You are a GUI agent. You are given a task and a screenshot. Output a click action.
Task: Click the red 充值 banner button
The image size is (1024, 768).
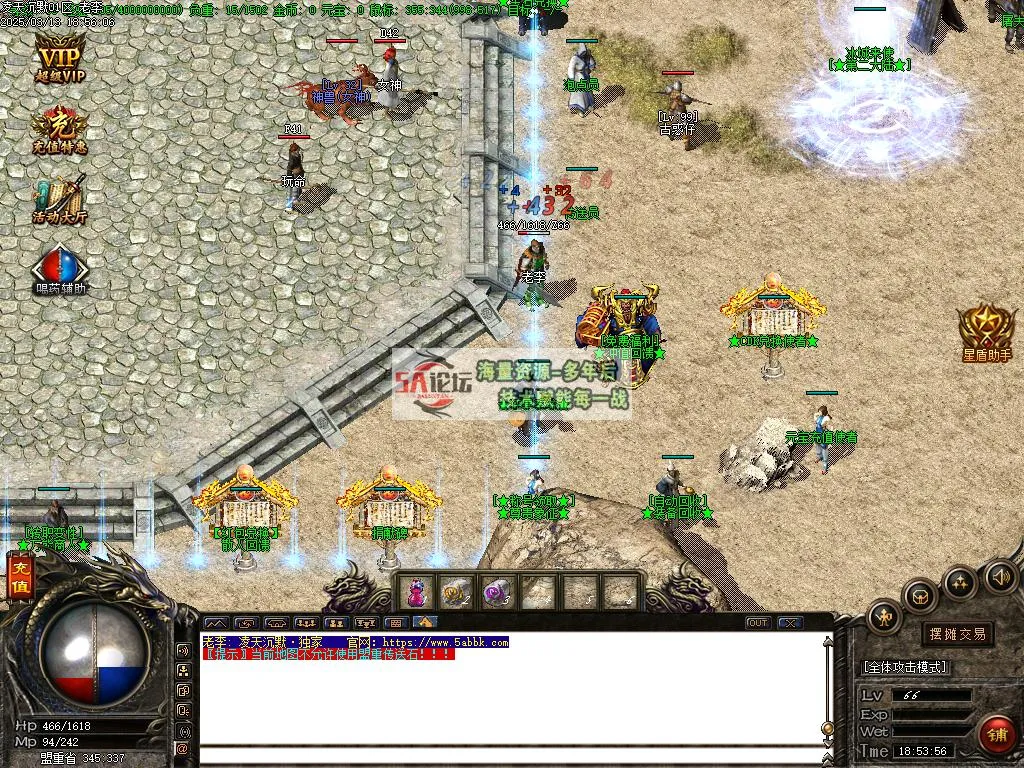[x=19, y=578]
